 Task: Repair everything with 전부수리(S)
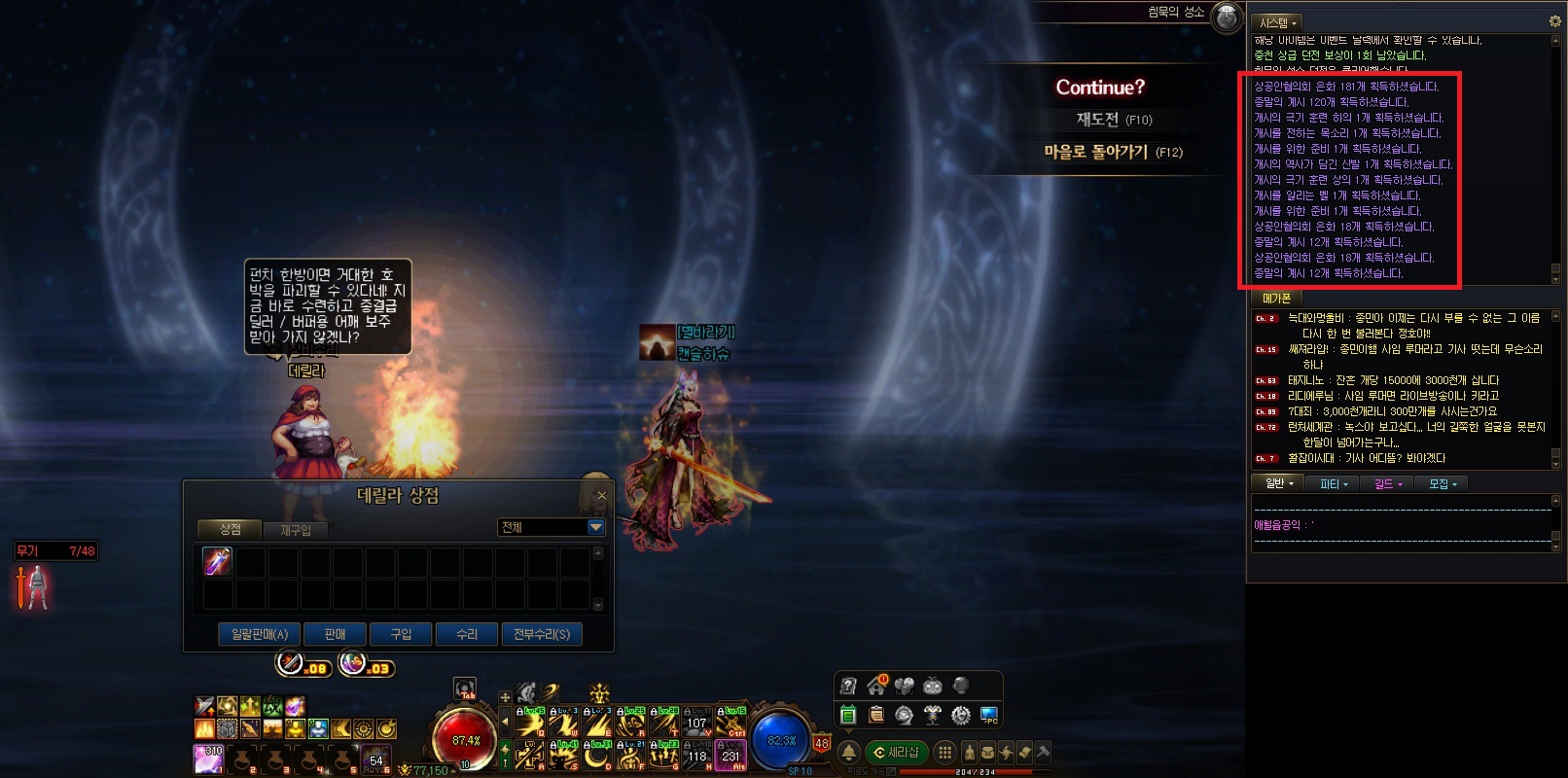542,634
